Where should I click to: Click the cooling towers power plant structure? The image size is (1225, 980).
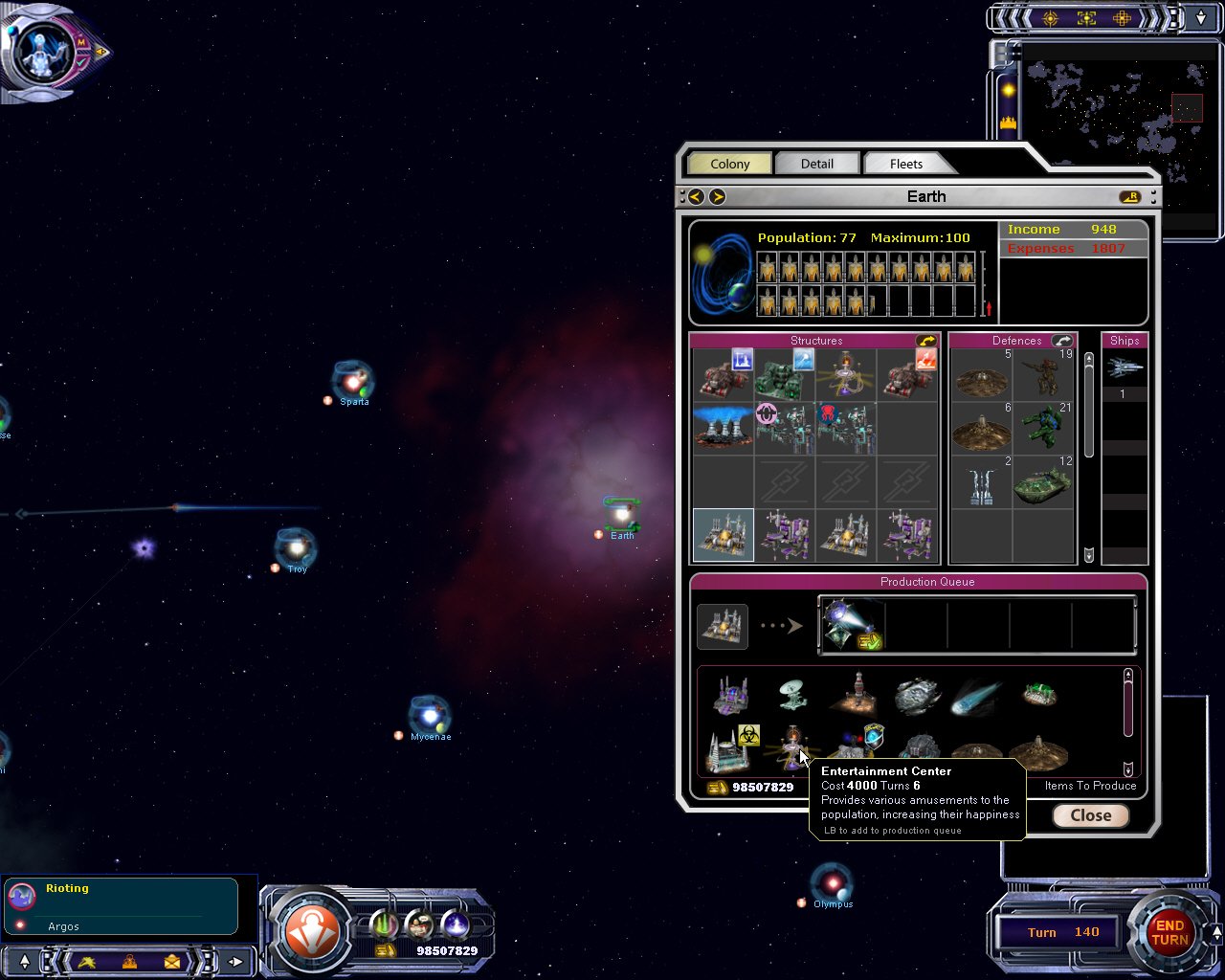(x=723, y=428)
